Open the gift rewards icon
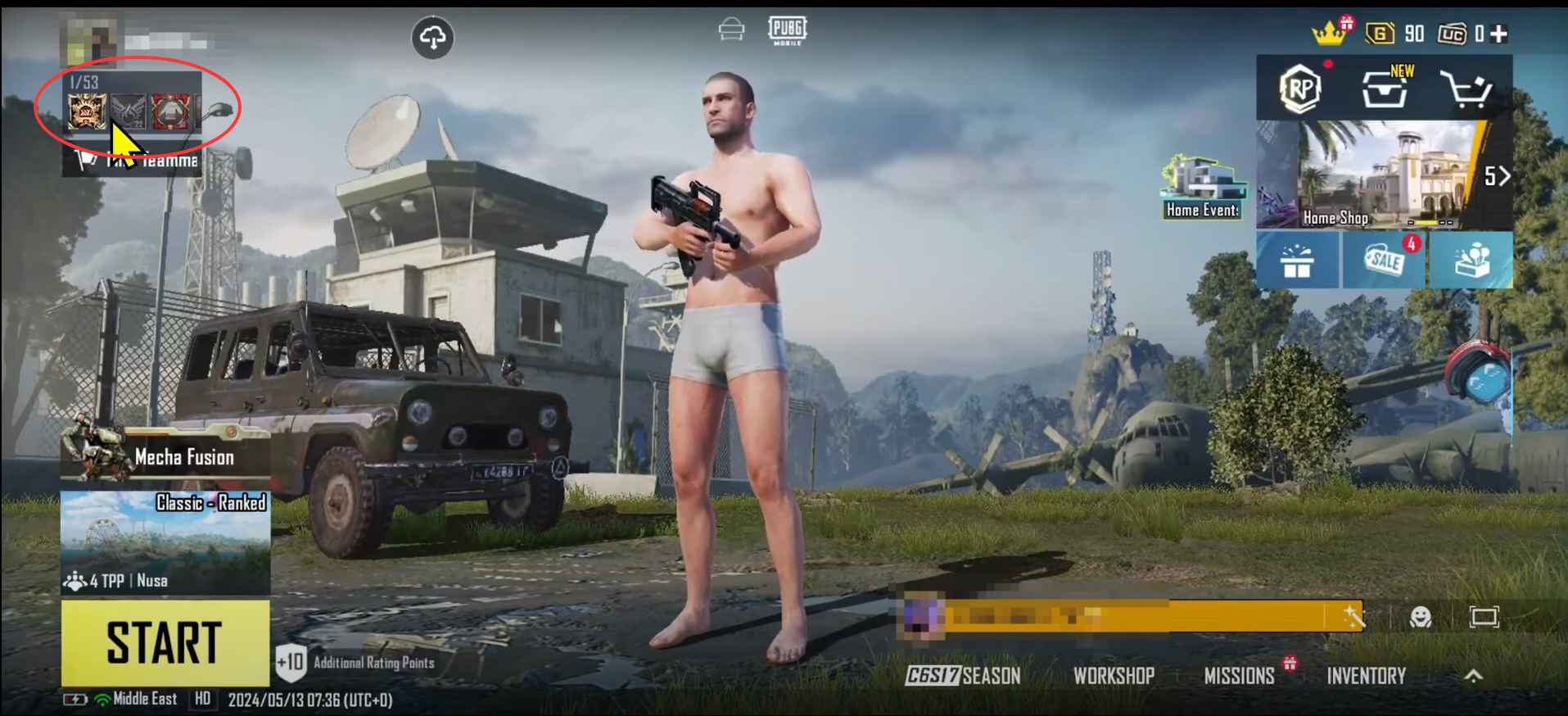The height and width of the screenshot is (716, 1568). [1298, 261]
